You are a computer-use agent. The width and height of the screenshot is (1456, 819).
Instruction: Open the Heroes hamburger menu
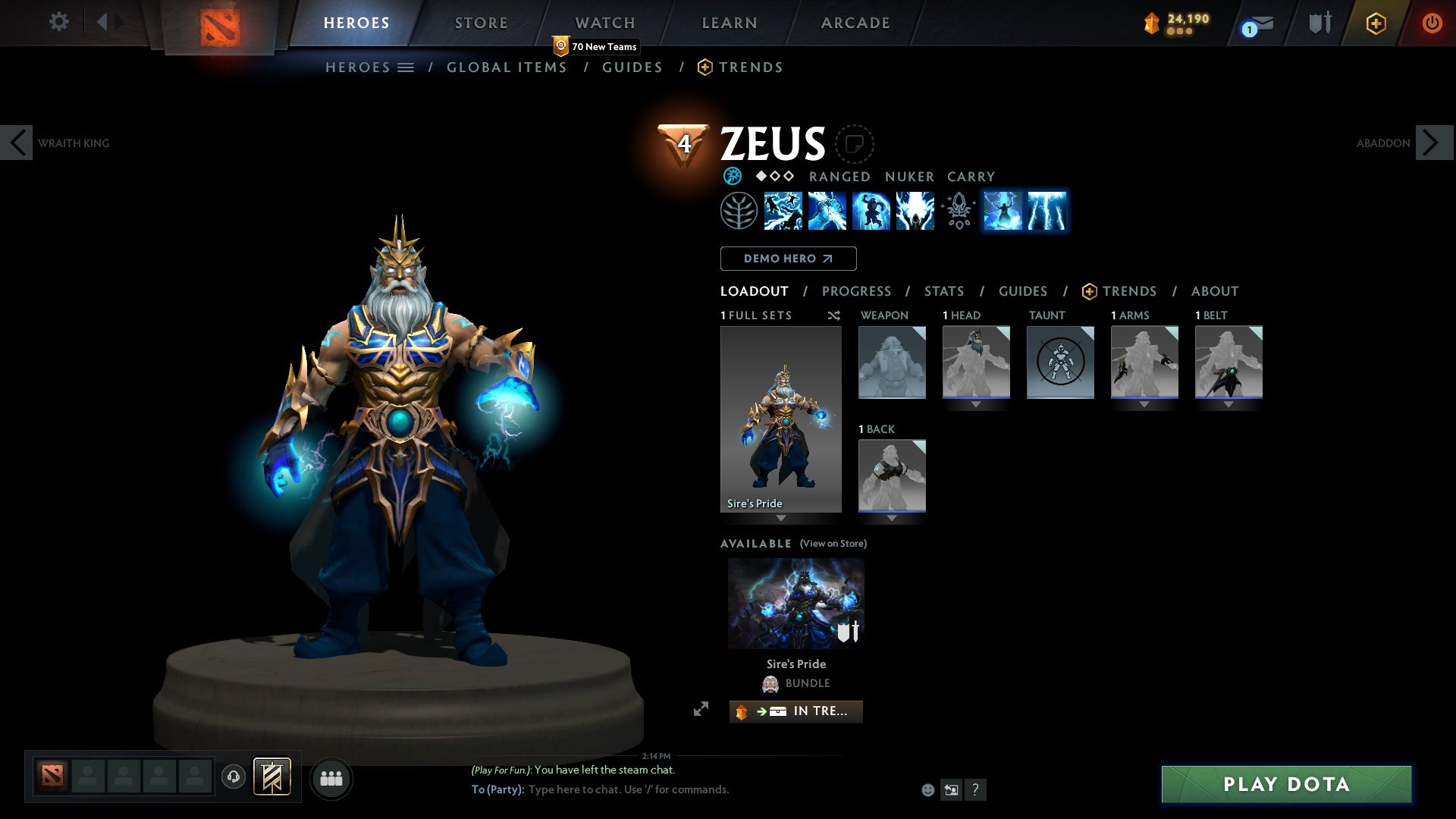(405, 67)
